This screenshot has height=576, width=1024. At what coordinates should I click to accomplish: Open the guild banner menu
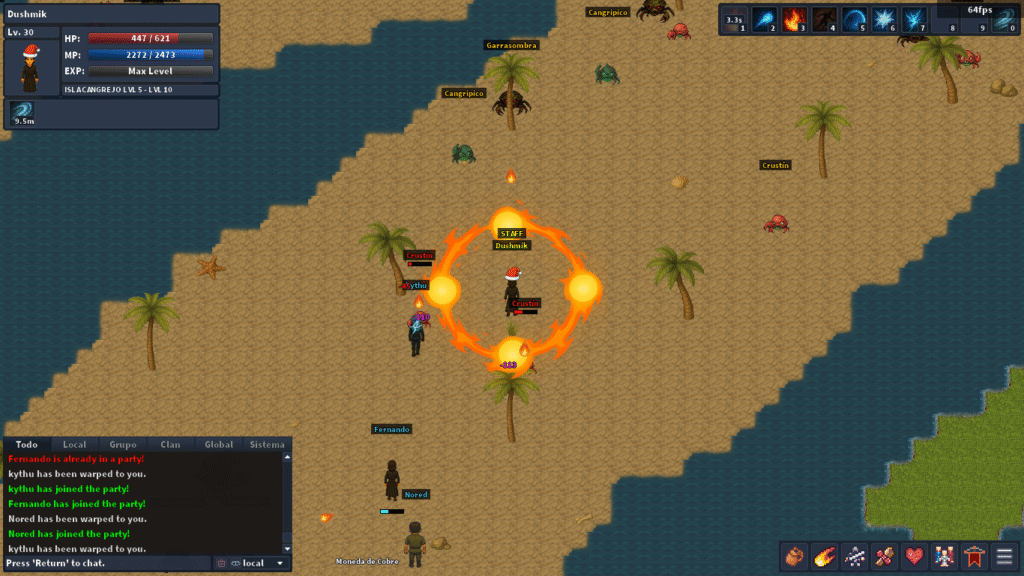point(973,556)
